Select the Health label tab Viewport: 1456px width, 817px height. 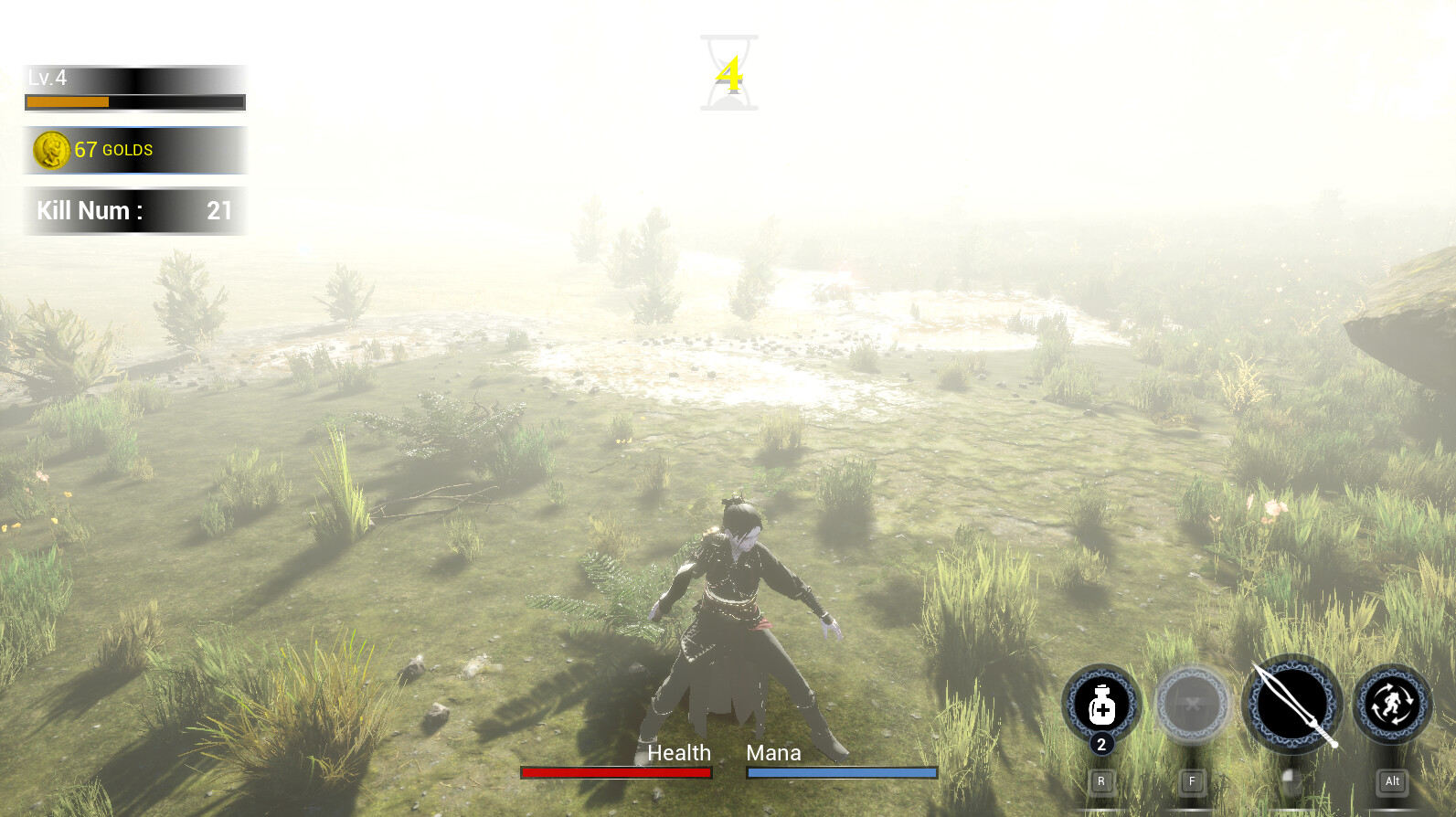[679, 752]
